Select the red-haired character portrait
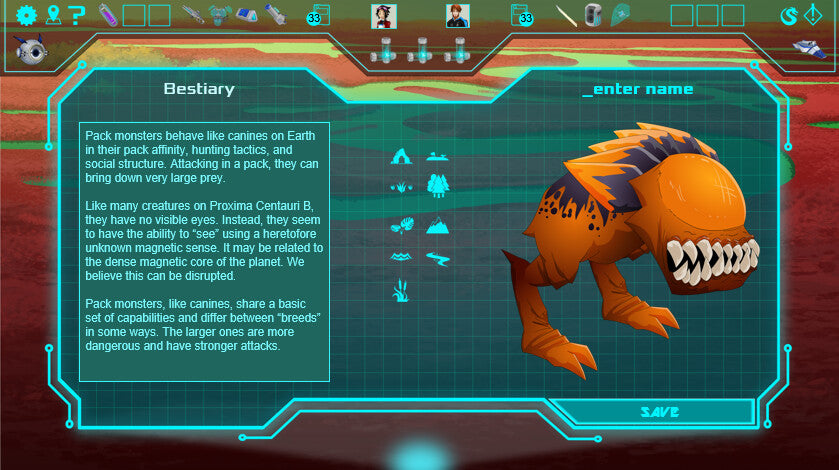Viewport: 839px width, 470px height. [458, 16]
